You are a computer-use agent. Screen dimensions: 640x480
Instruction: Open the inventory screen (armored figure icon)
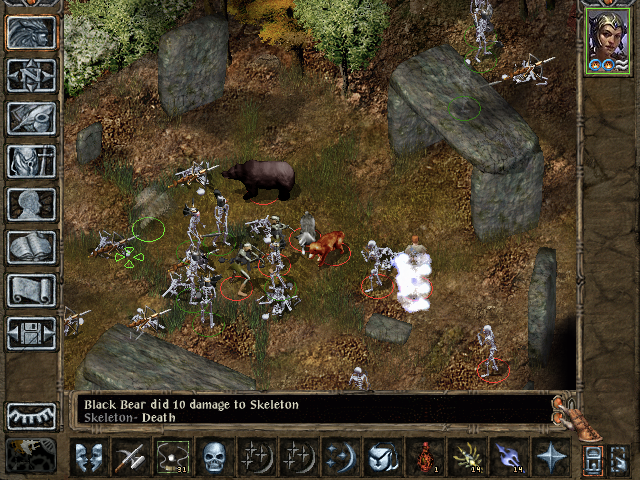[31, 162]
